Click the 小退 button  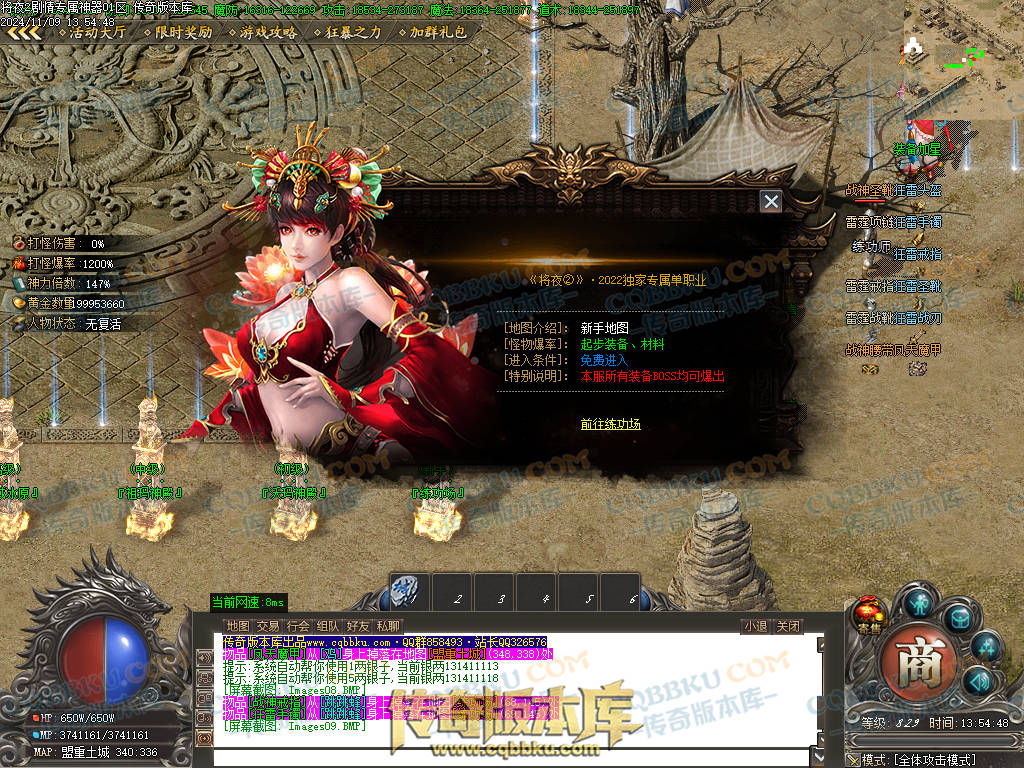point(755,627)
